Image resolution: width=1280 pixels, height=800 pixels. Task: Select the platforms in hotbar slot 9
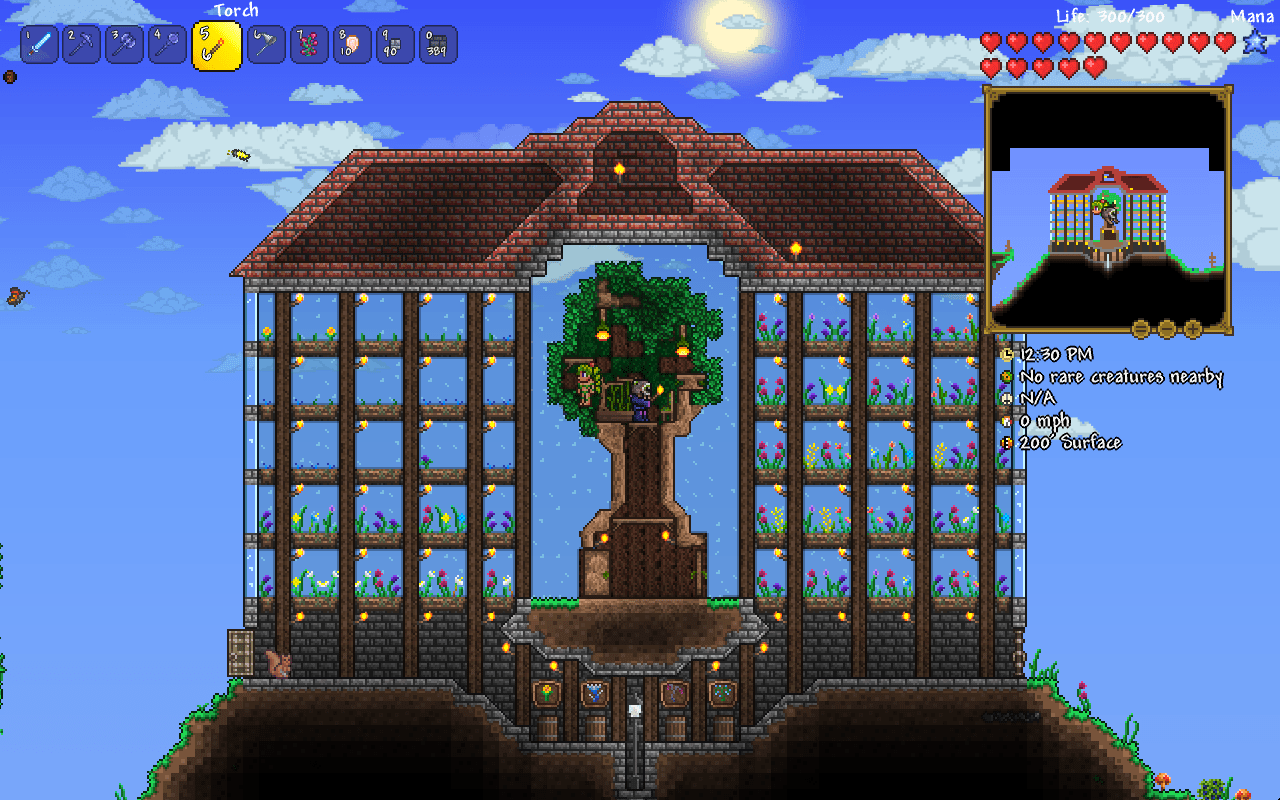click(x=393, y=44)
